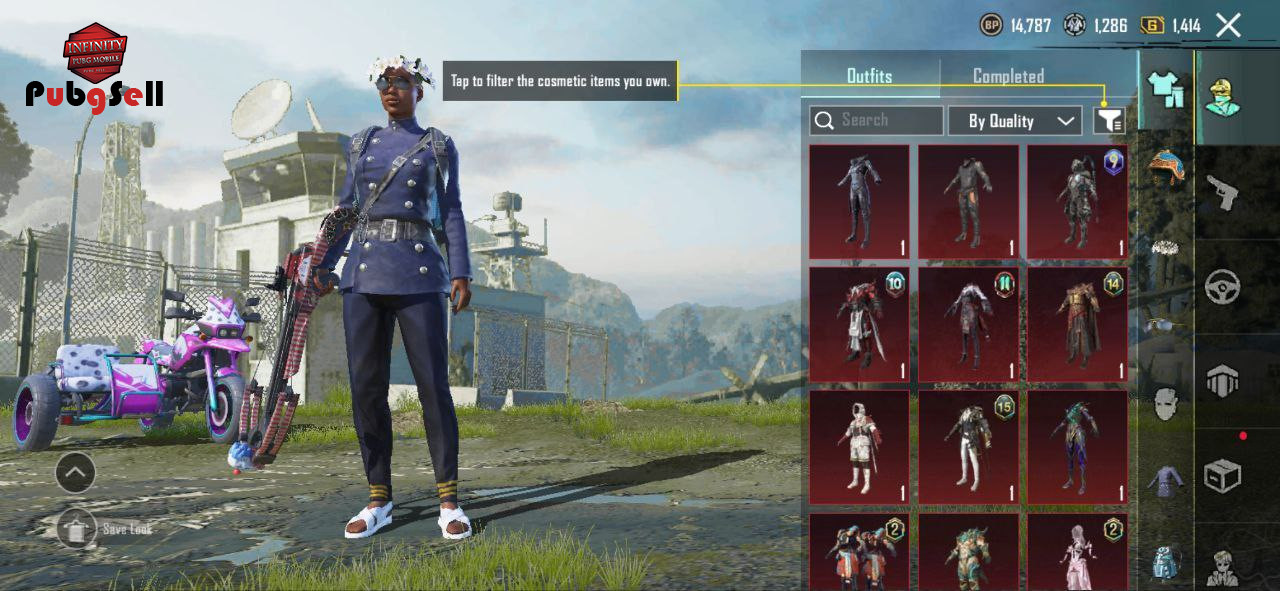Choose the outfit with the level 10 badge
This screenshot has height=591, width=1280.
tap(859, 324)
